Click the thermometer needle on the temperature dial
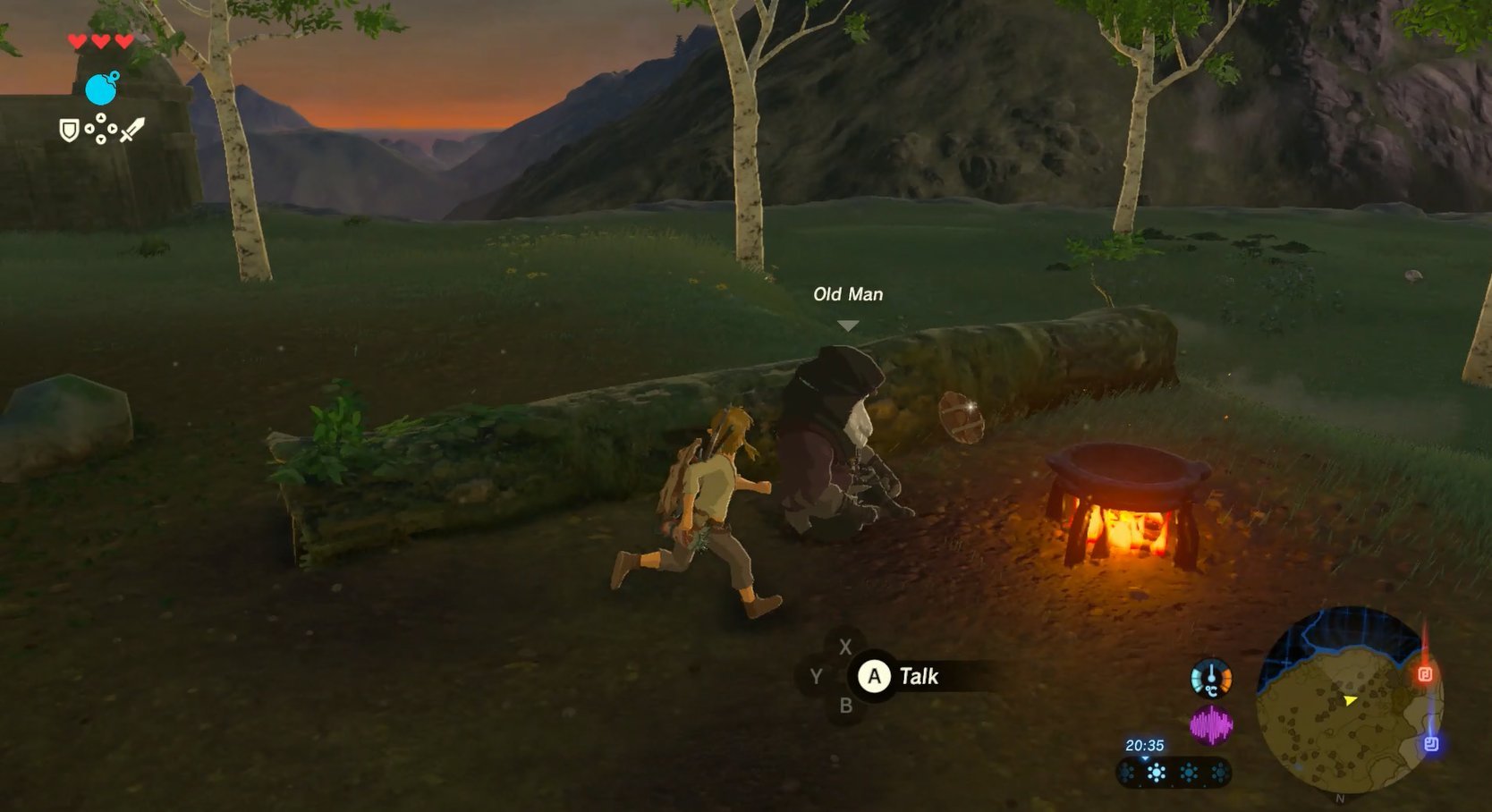1492x812 pixels. coord(1211,672)
